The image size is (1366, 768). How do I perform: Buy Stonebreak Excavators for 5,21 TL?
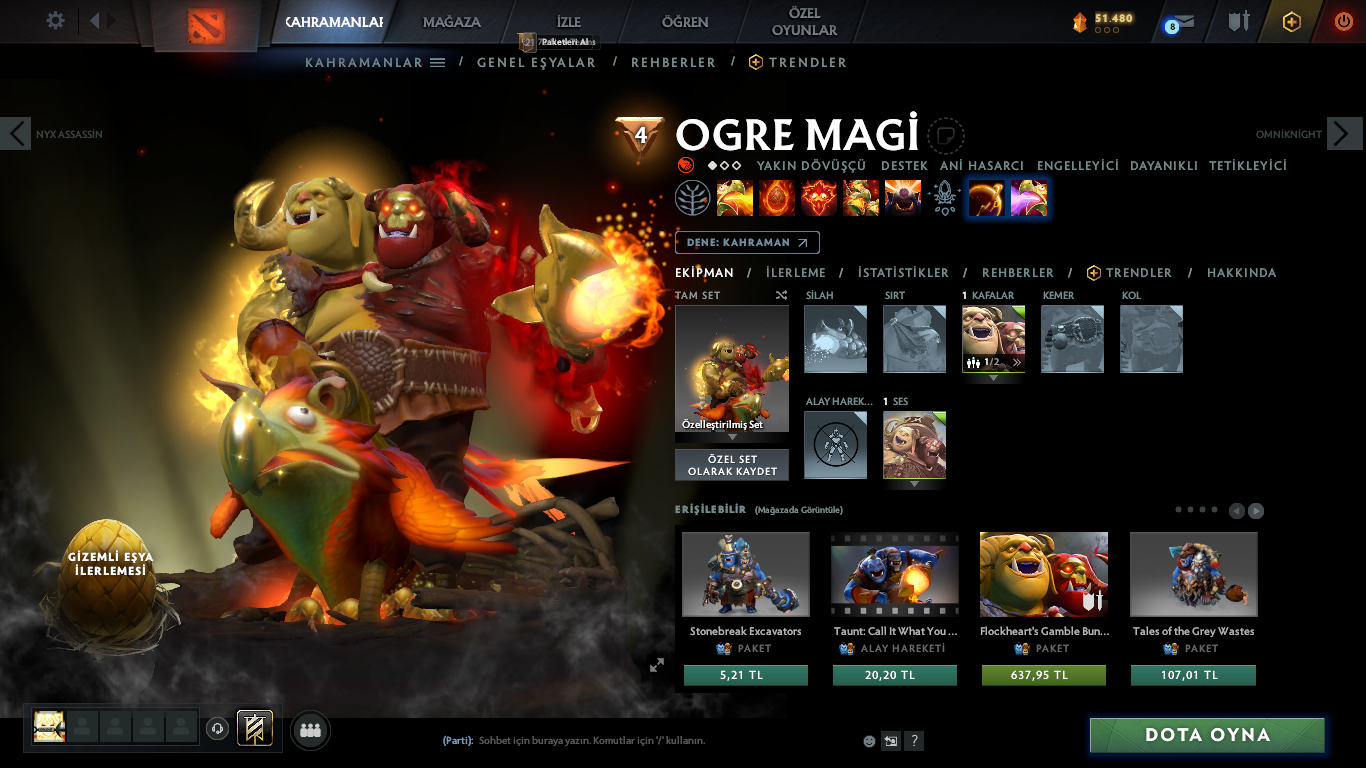click(x=745, y=675)
